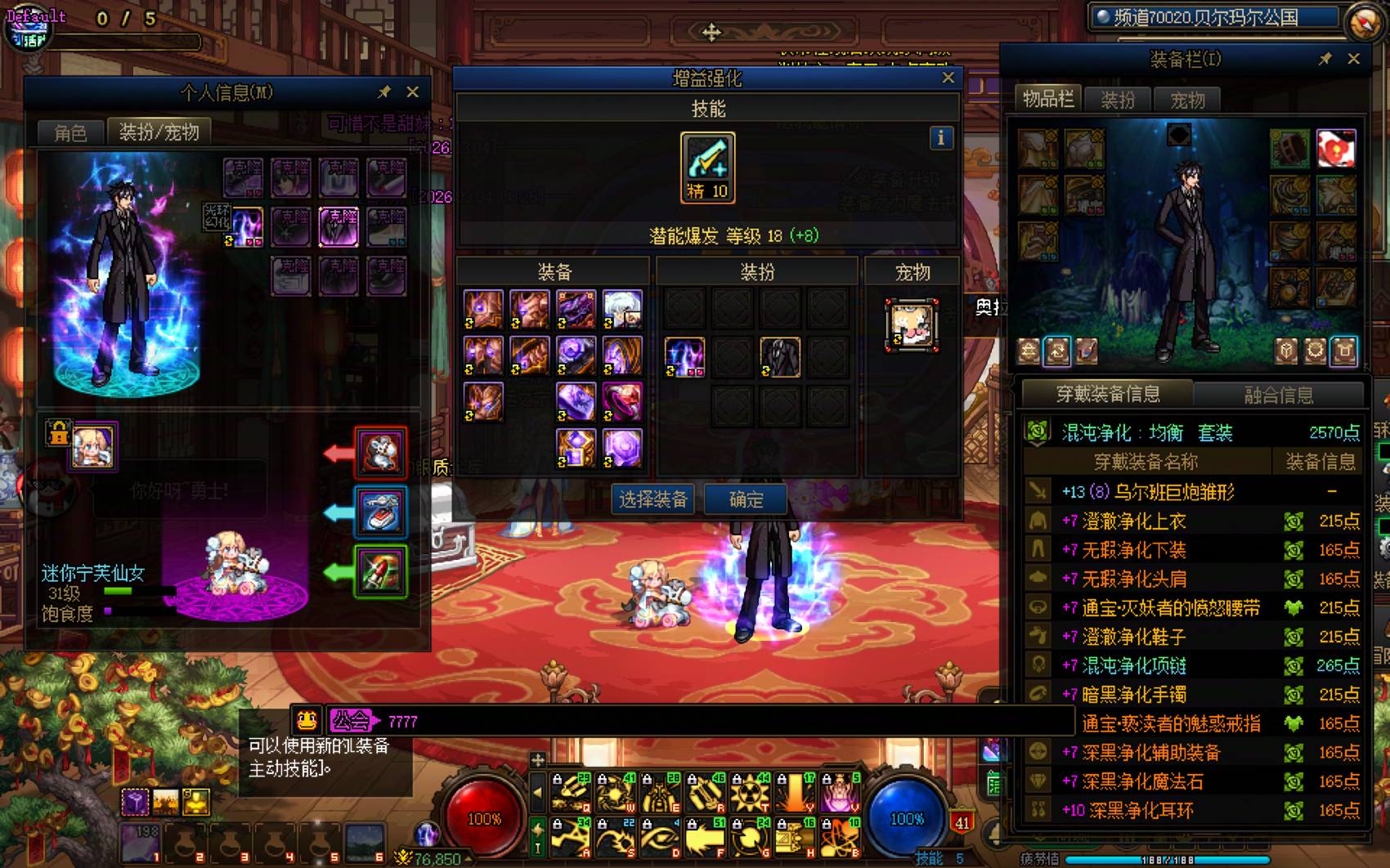
Task: Select the 穿戴装备信息 tab
Action: click(x=1107, y=395)
